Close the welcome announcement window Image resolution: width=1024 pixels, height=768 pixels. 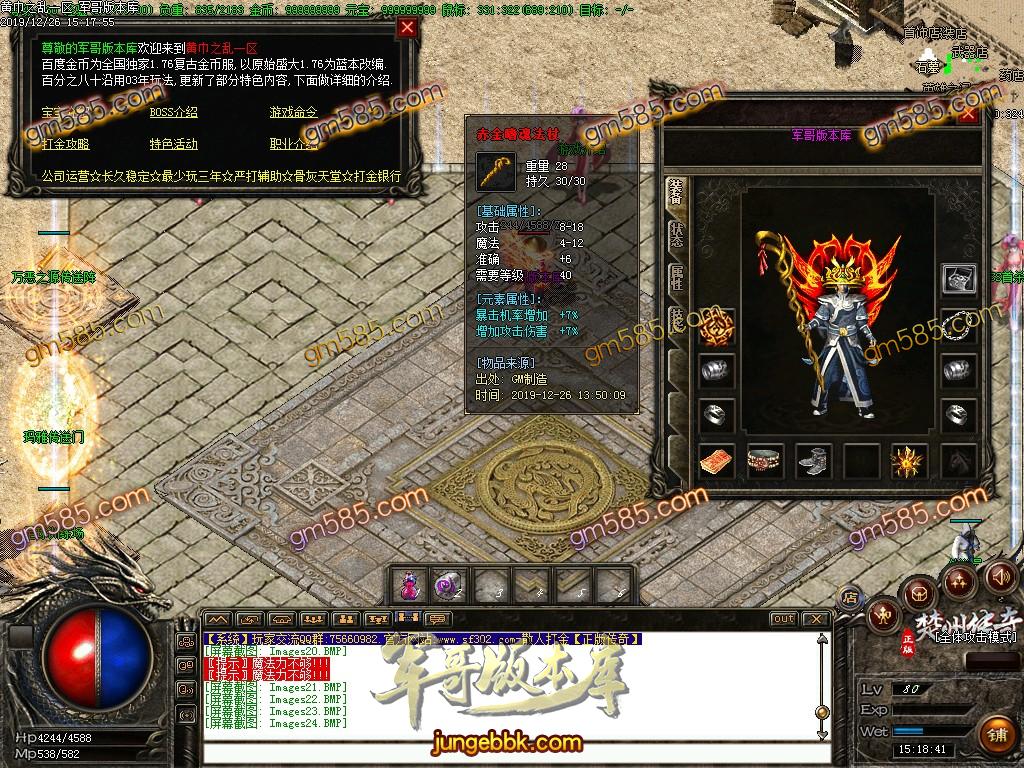407,28
